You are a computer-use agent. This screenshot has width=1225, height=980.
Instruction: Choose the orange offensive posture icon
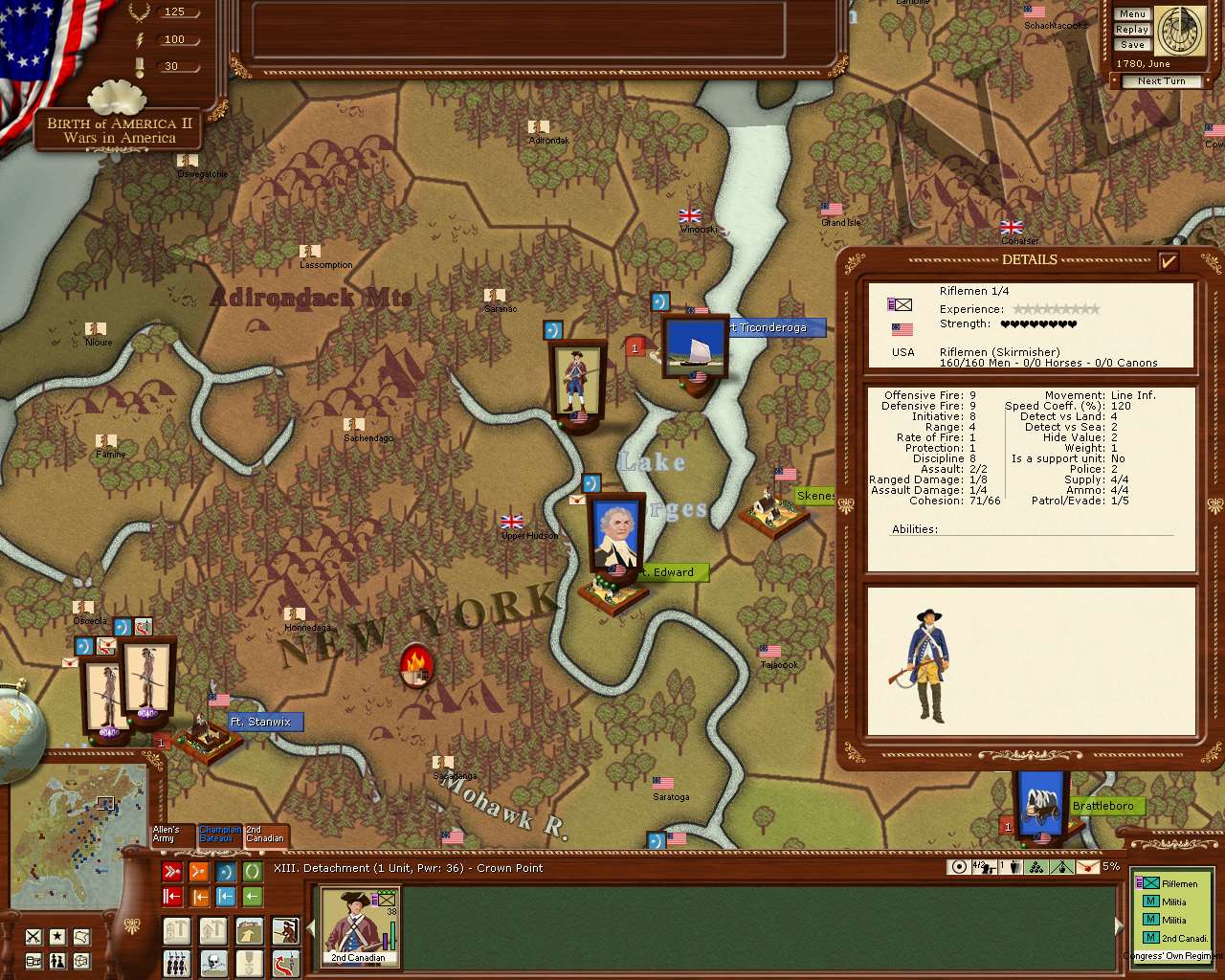(x=199, y=872)
